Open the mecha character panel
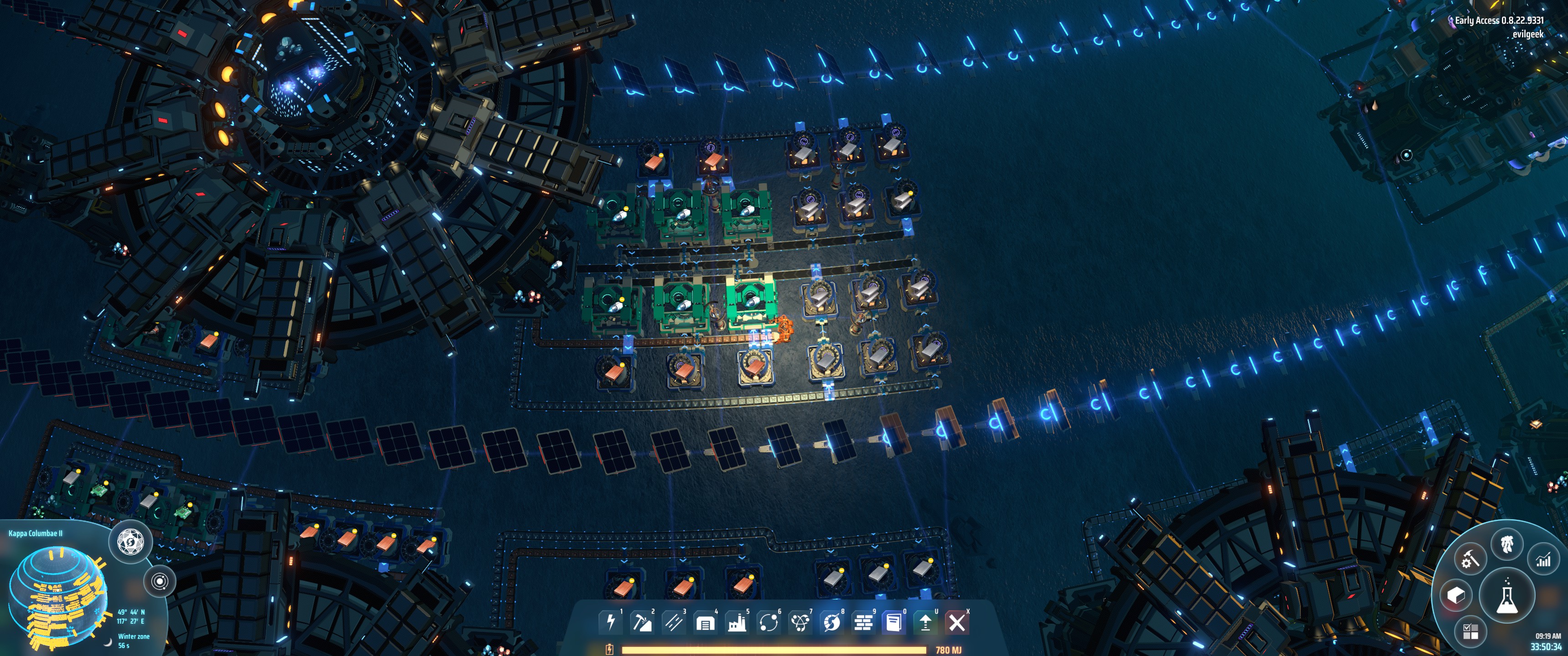 1506,543
